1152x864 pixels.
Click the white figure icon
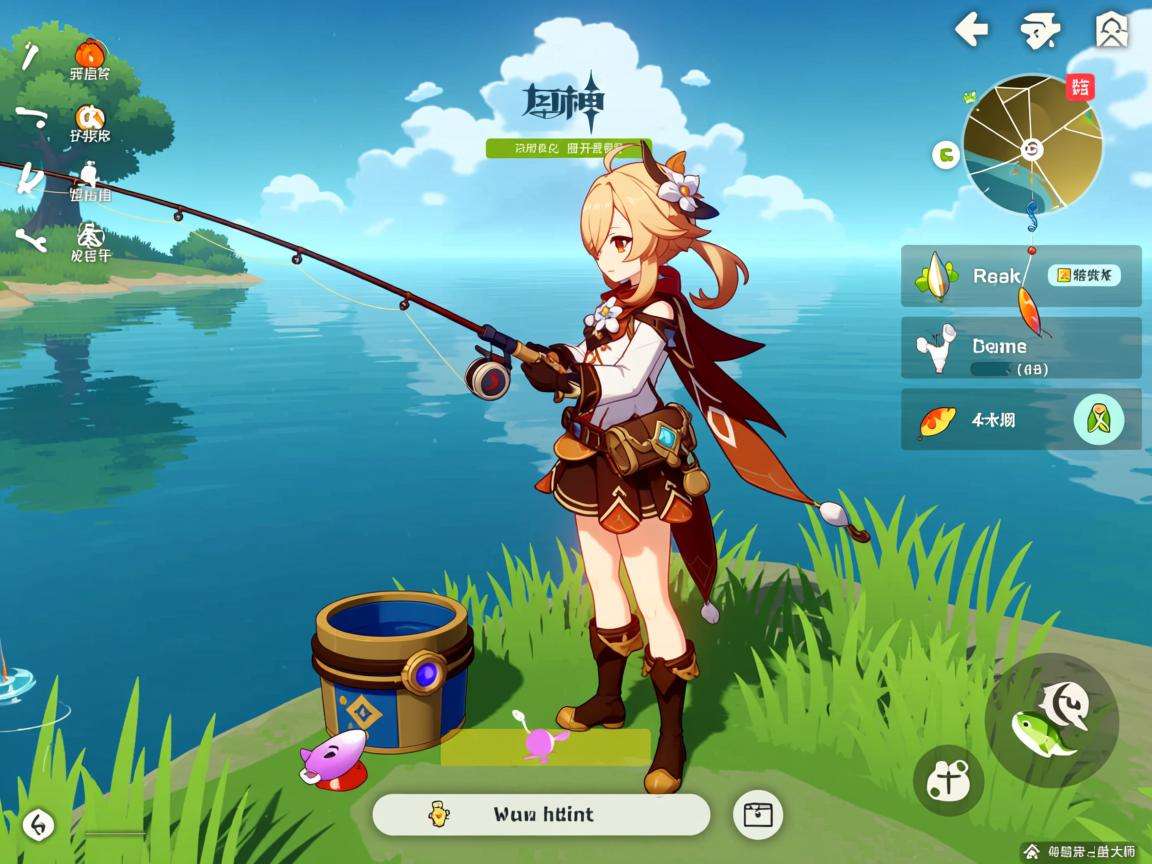(x=90, y=177)
